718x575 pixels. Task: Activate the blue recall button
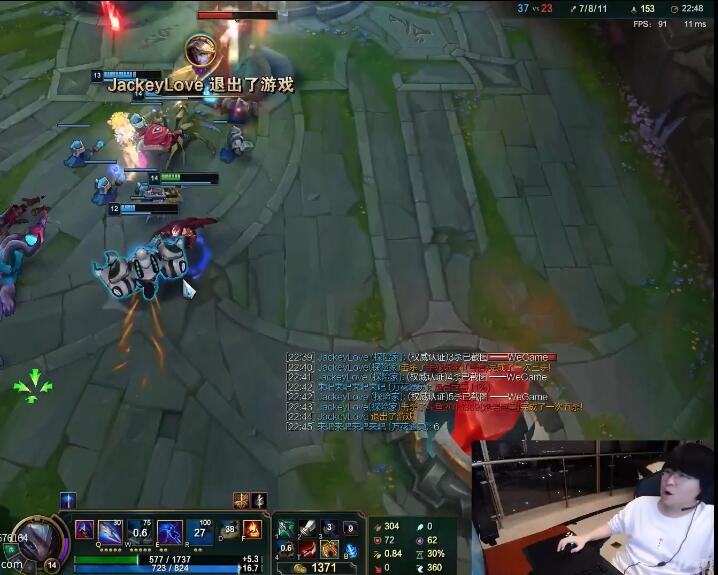(350, 550)
